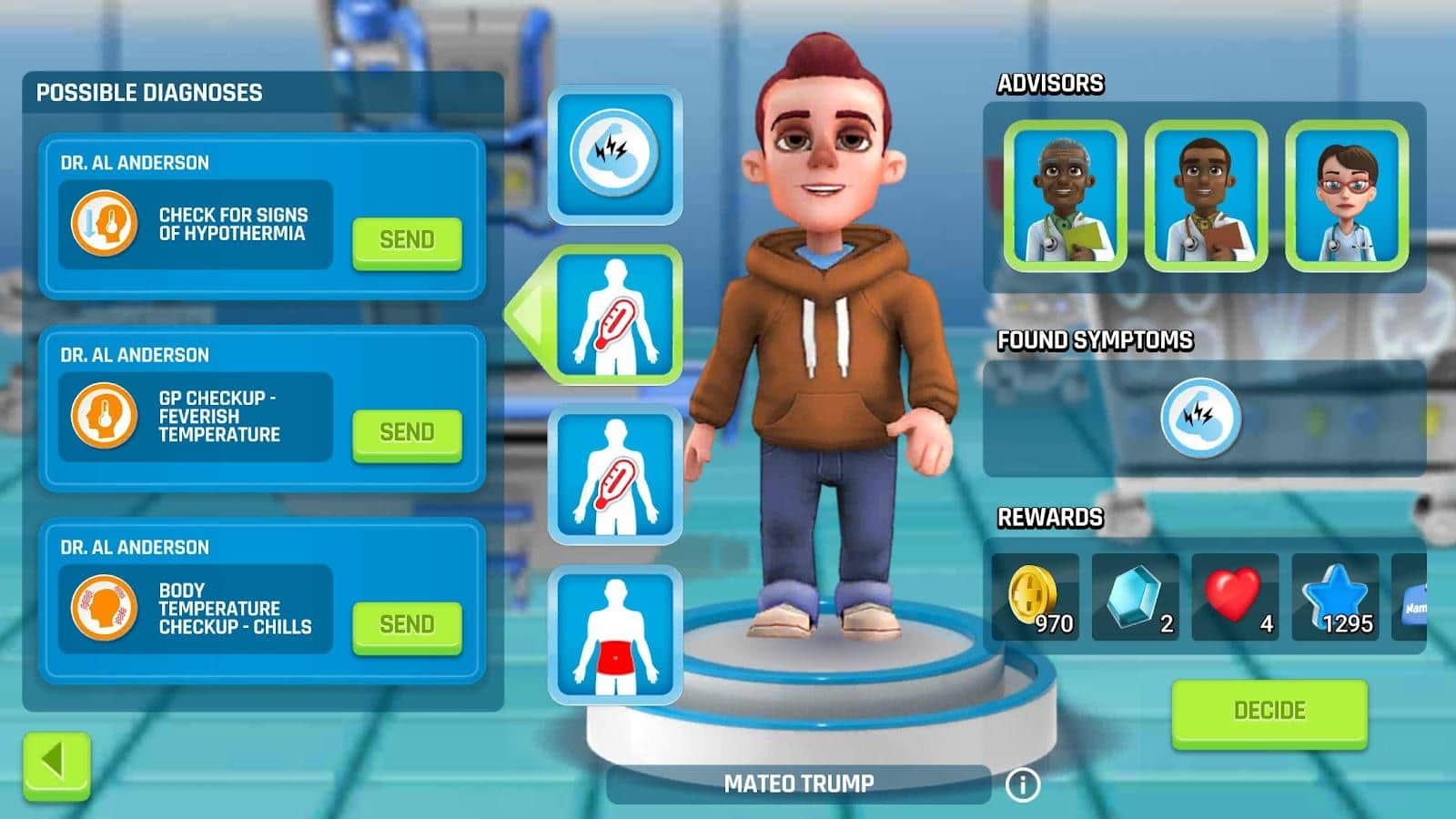Image resolution: width=1456 pixels, height=819 pixels.
Task: Click the muscle pain icon under Found Symptoms
Action: point(1201,418)
